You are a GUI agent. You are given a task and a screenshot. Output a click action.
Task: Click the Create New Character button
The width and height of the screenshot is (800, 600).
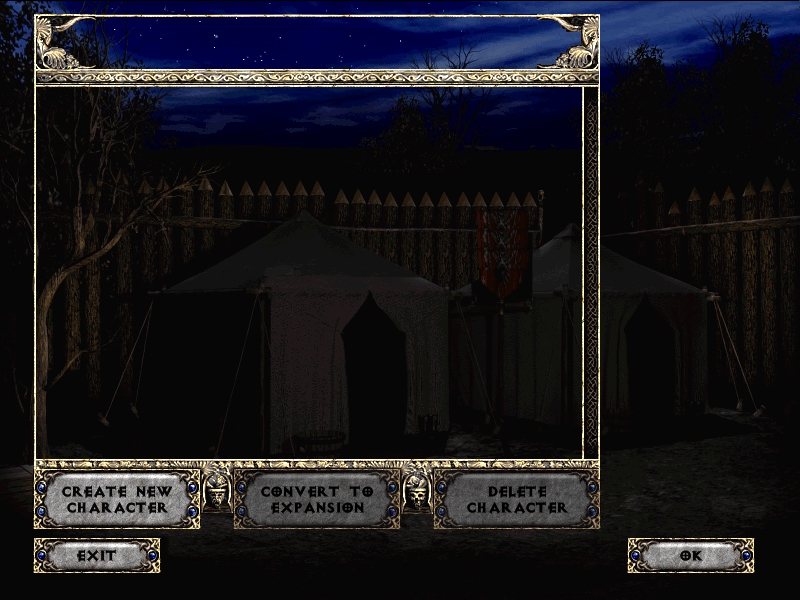[x=117, y=499]
